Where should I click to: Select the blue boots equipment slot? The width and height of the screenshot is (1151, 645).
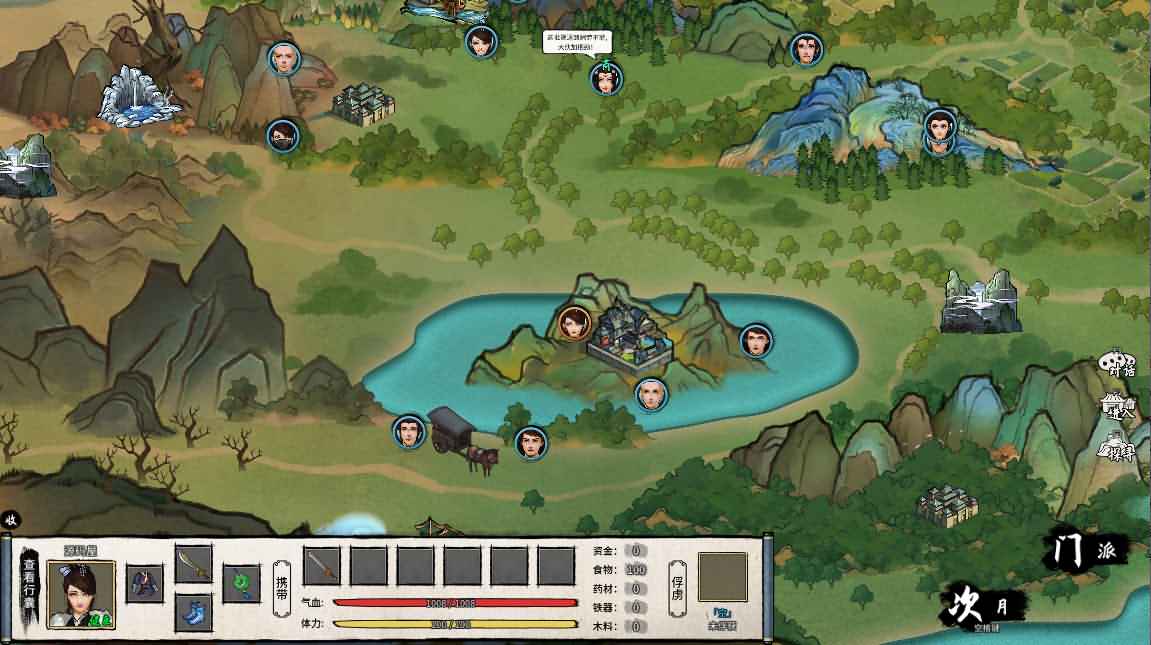click(194, 610)
